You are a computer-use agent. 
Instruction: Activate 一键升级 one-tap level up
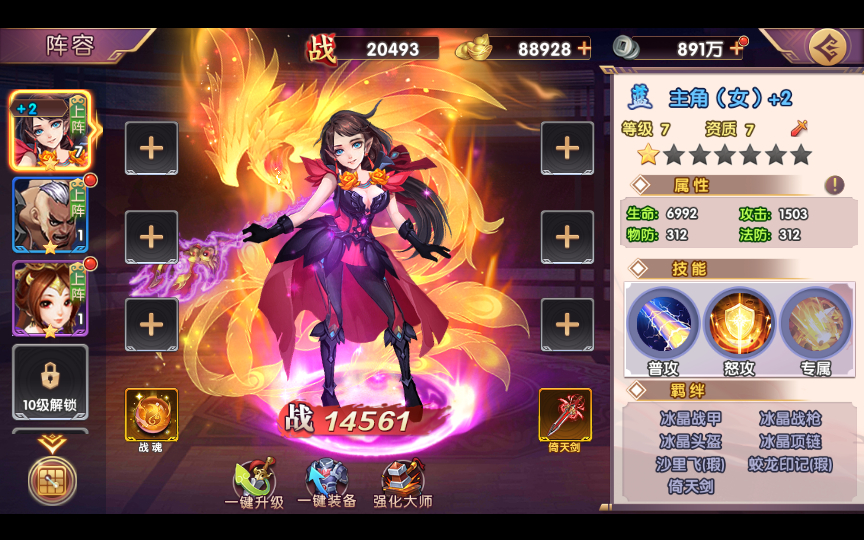pos(254,484)
